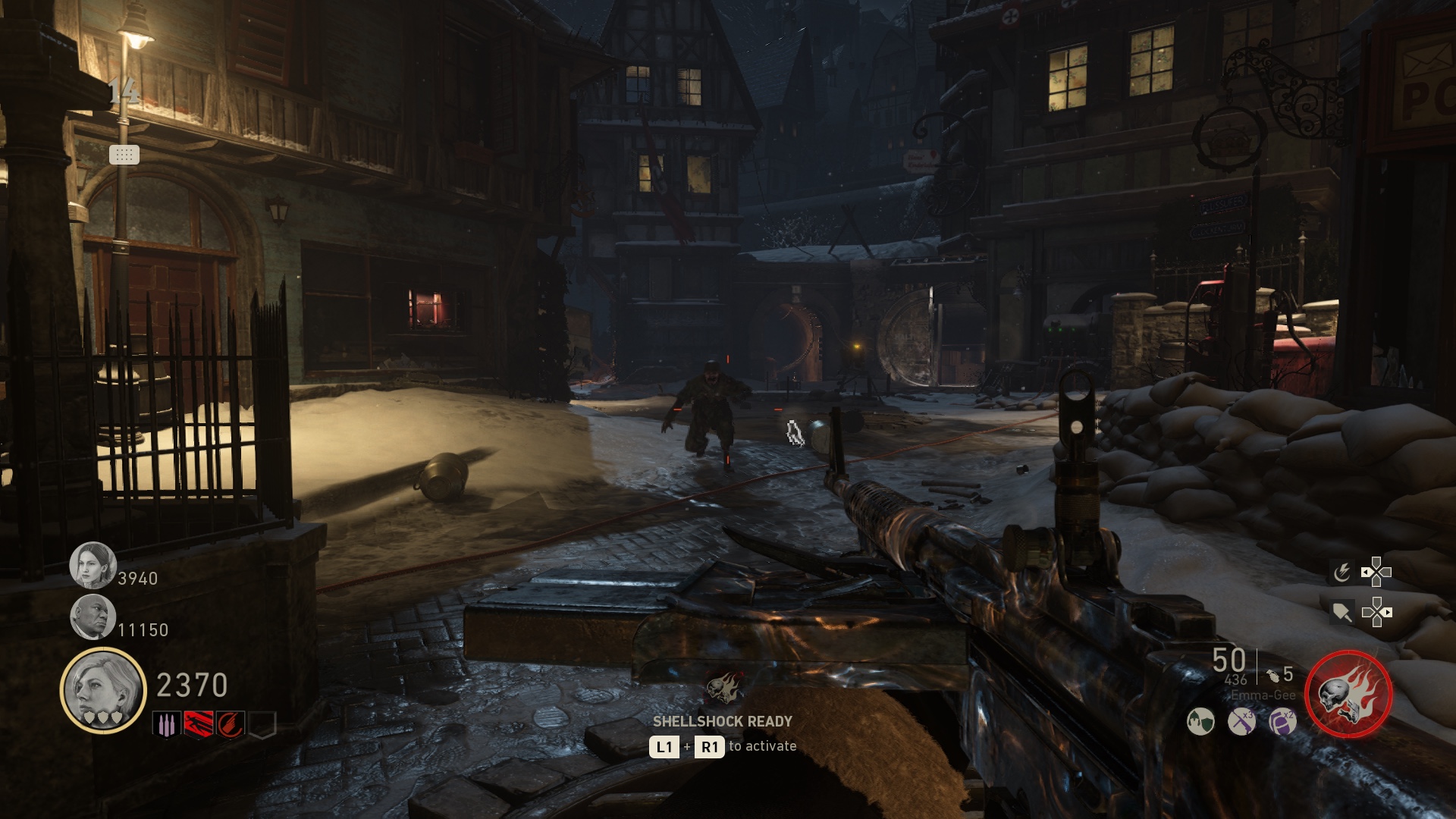Toggle the empty fourth perk slot
The width and height of the screenshot is (1456, 819).
pyautogui.click(x=262, y=725)
